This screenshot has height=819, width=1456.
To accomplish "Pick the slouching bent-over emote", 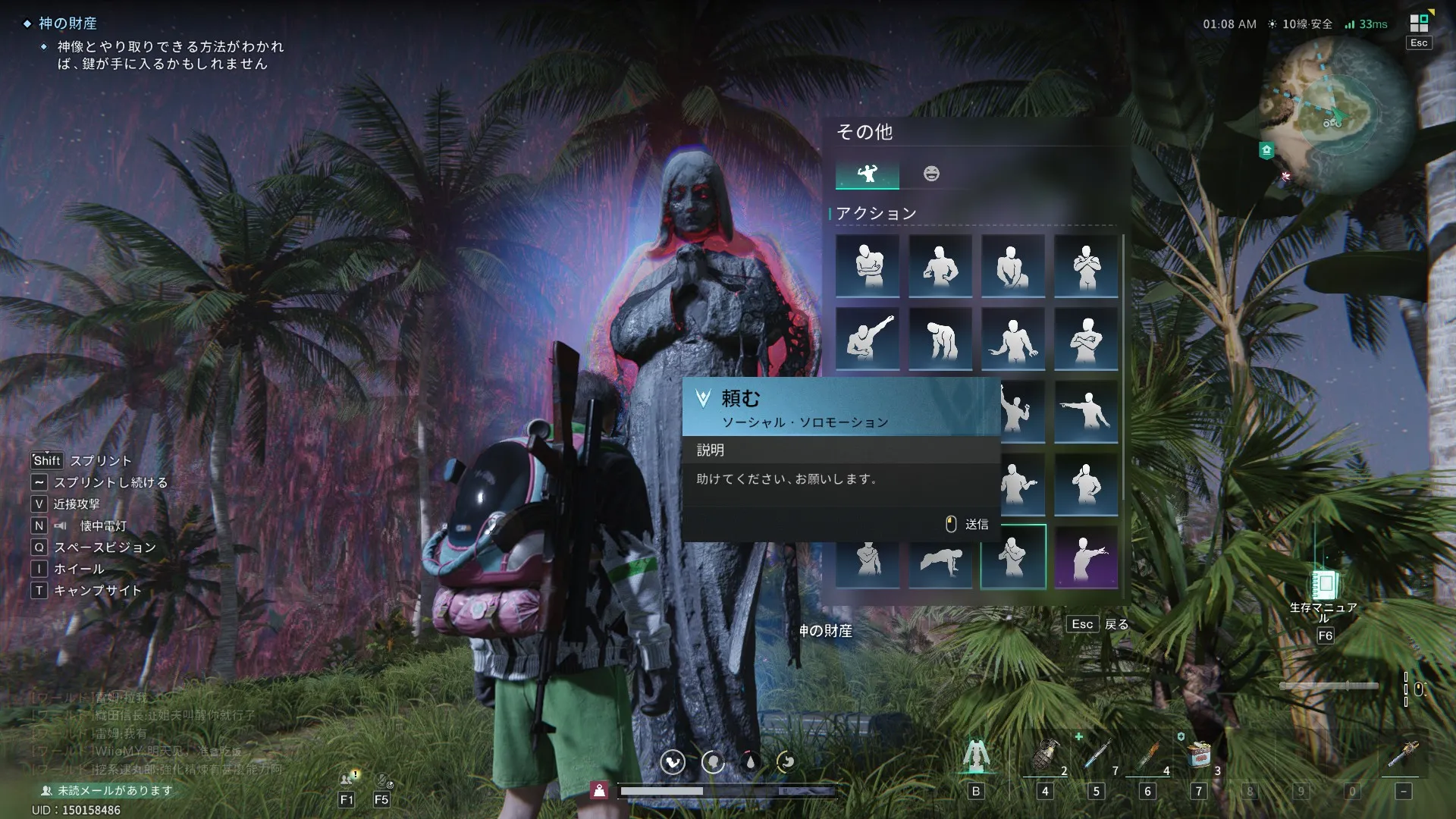I will pos(940,339).
